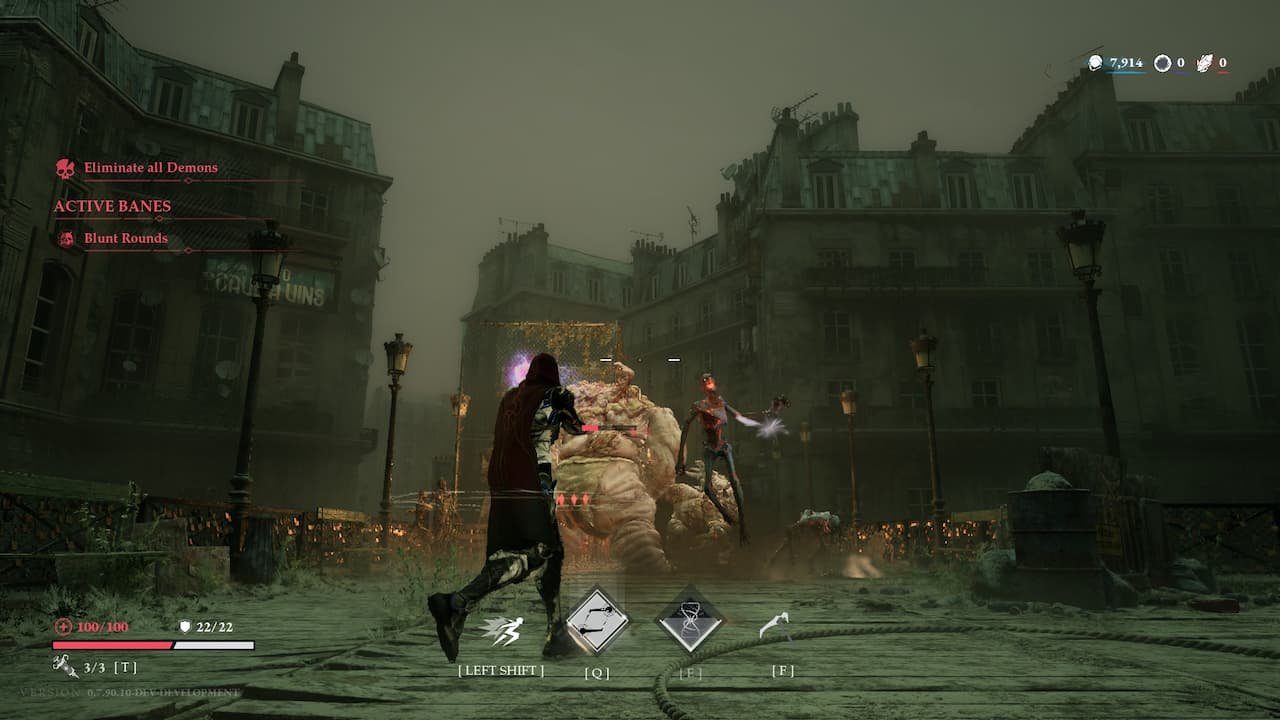Viewport: 1280px width, 720px height.
Task: Select the Blunt Rounds active bane
Action: [x=125, y=239]
